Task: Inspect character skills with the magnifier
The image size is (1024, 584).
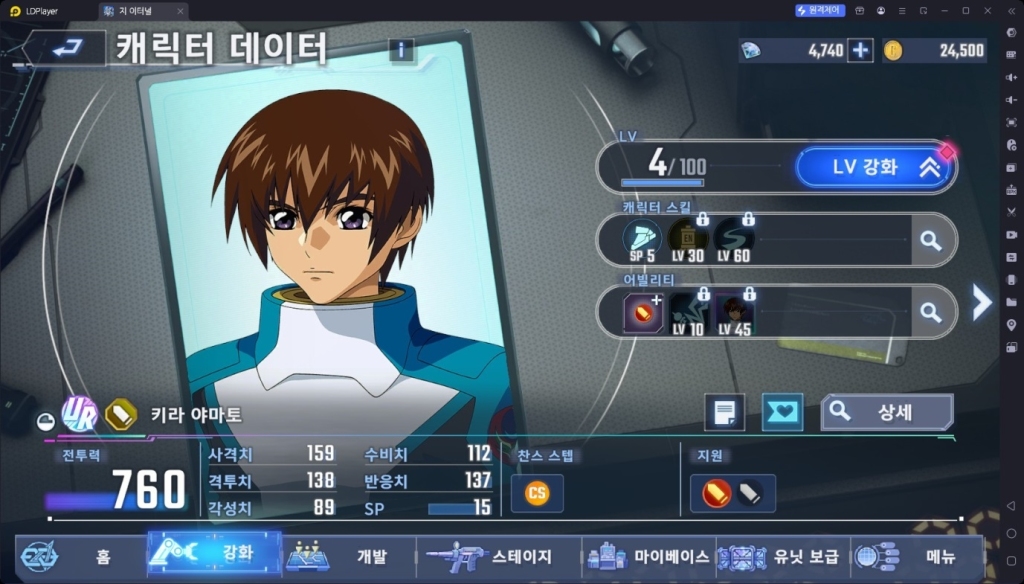Action: click(x=931, y=240)
